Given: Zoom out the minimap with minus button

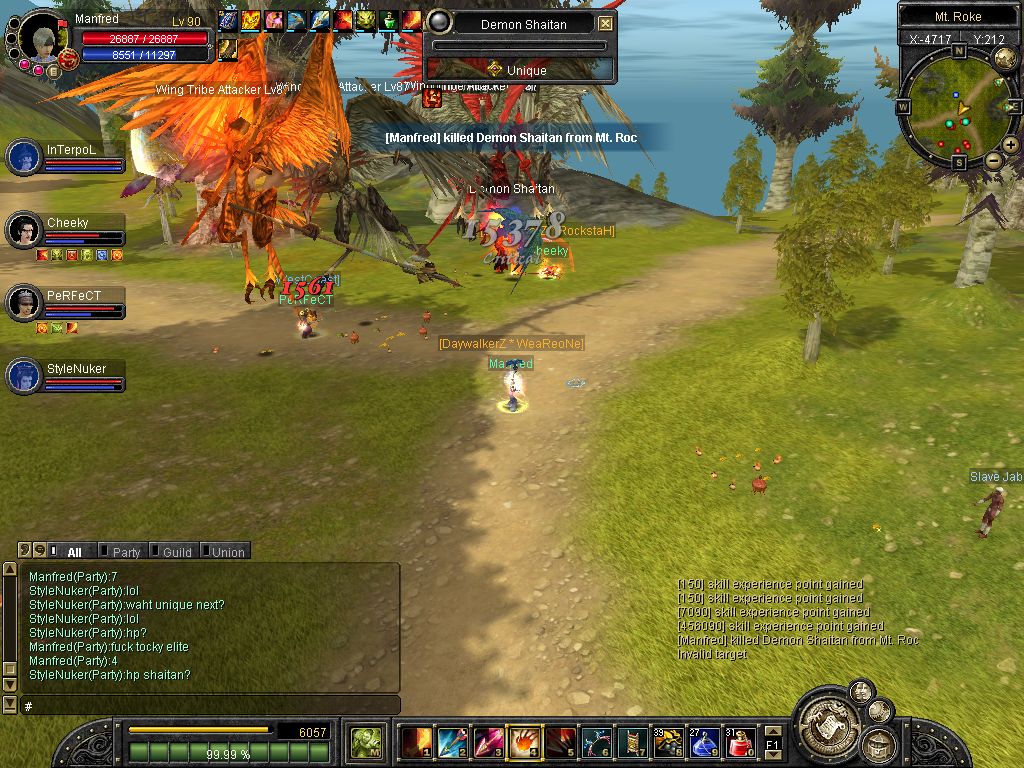Looking at the screenshot, I should (993, 160).
